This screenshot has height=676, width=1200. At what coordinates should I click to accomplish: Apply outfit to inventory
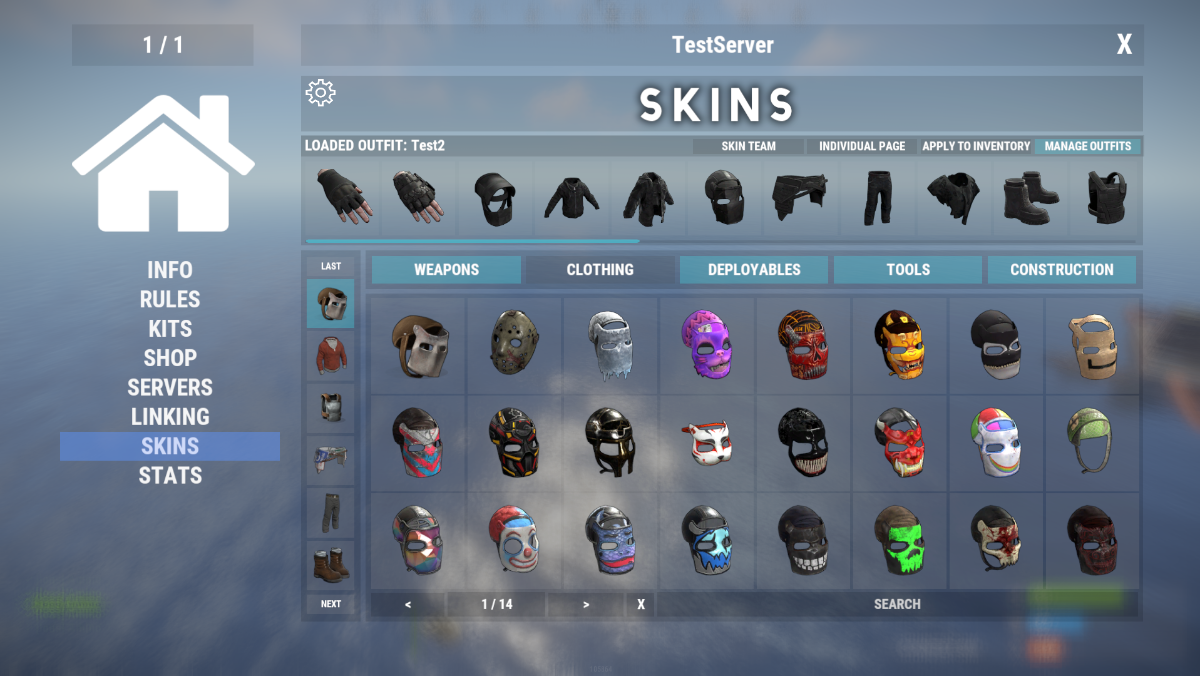976,146
